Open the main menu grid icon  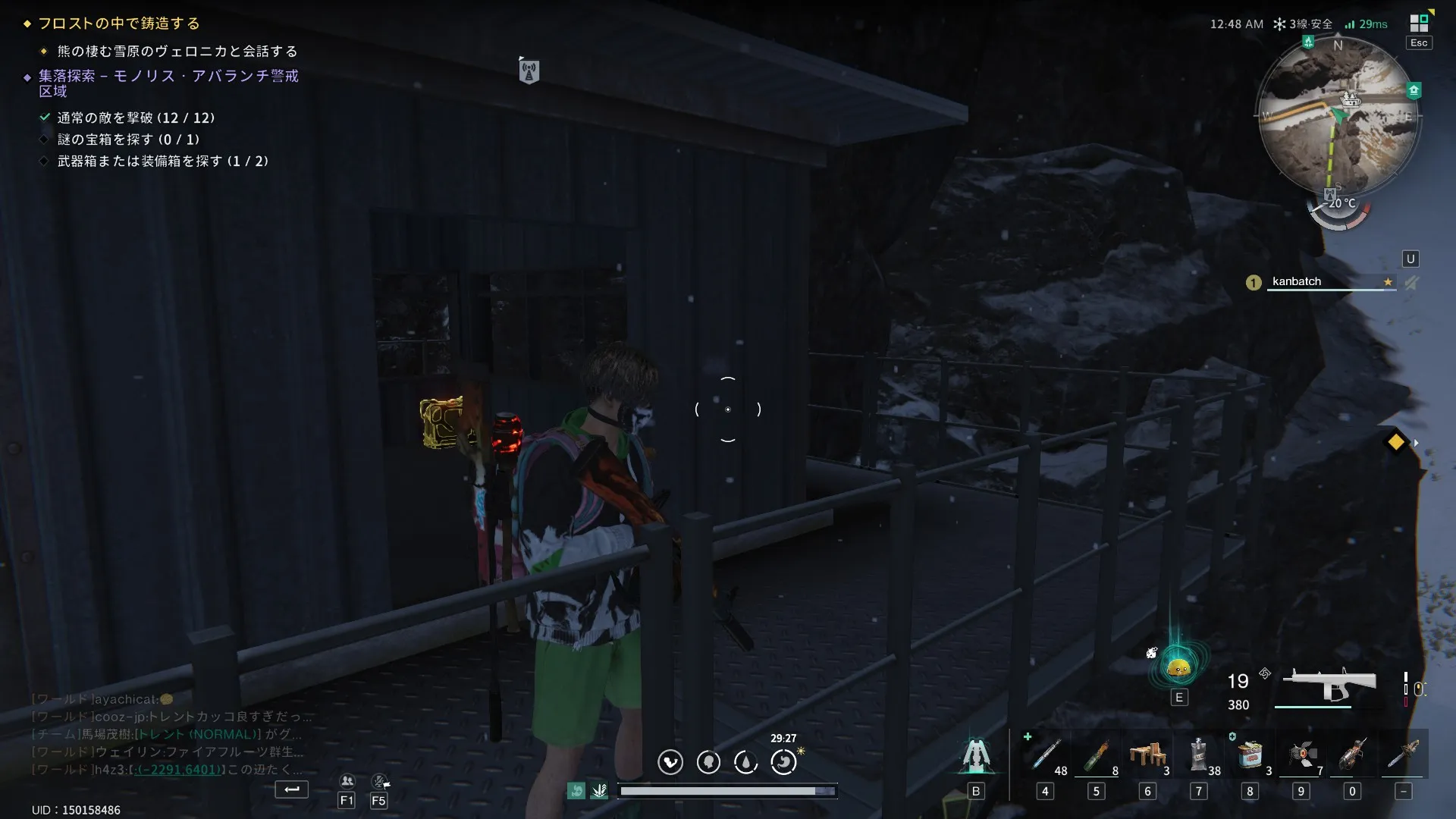coord(1418,23)
